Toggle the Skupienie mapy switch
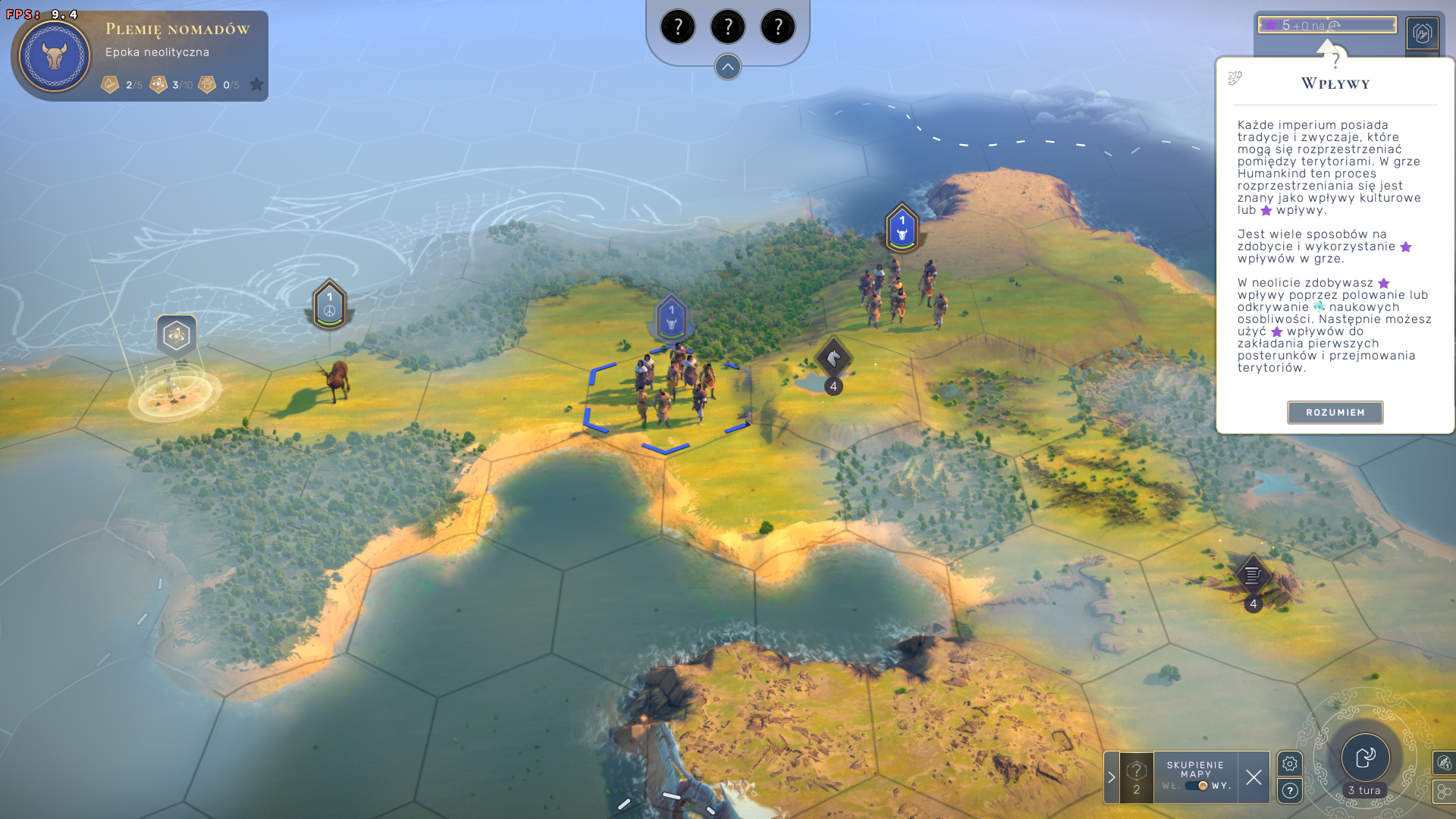 click(x=1197, y=786)
